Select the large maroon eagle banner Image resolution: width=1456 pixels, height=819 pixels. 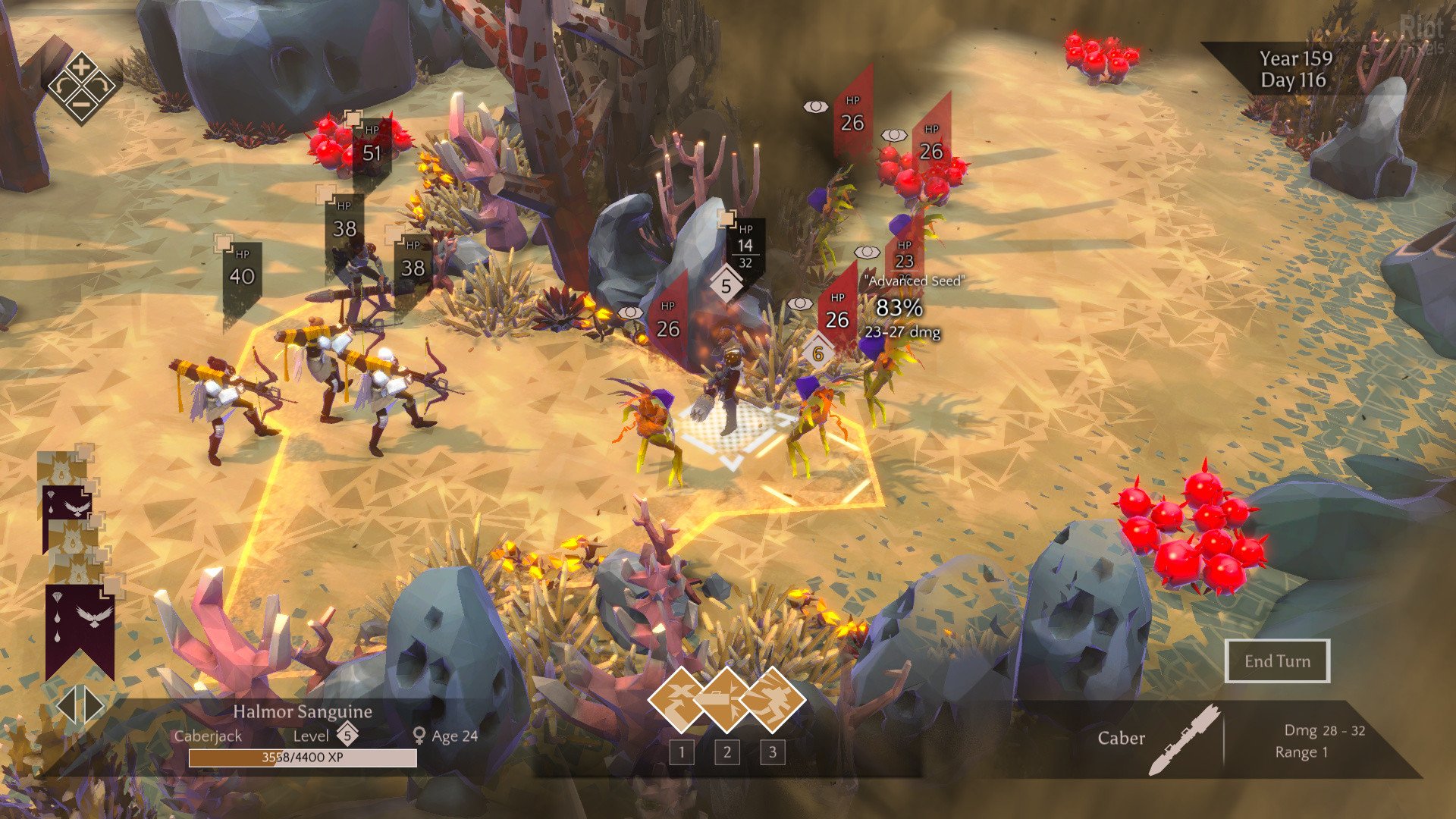coord(80,626)
